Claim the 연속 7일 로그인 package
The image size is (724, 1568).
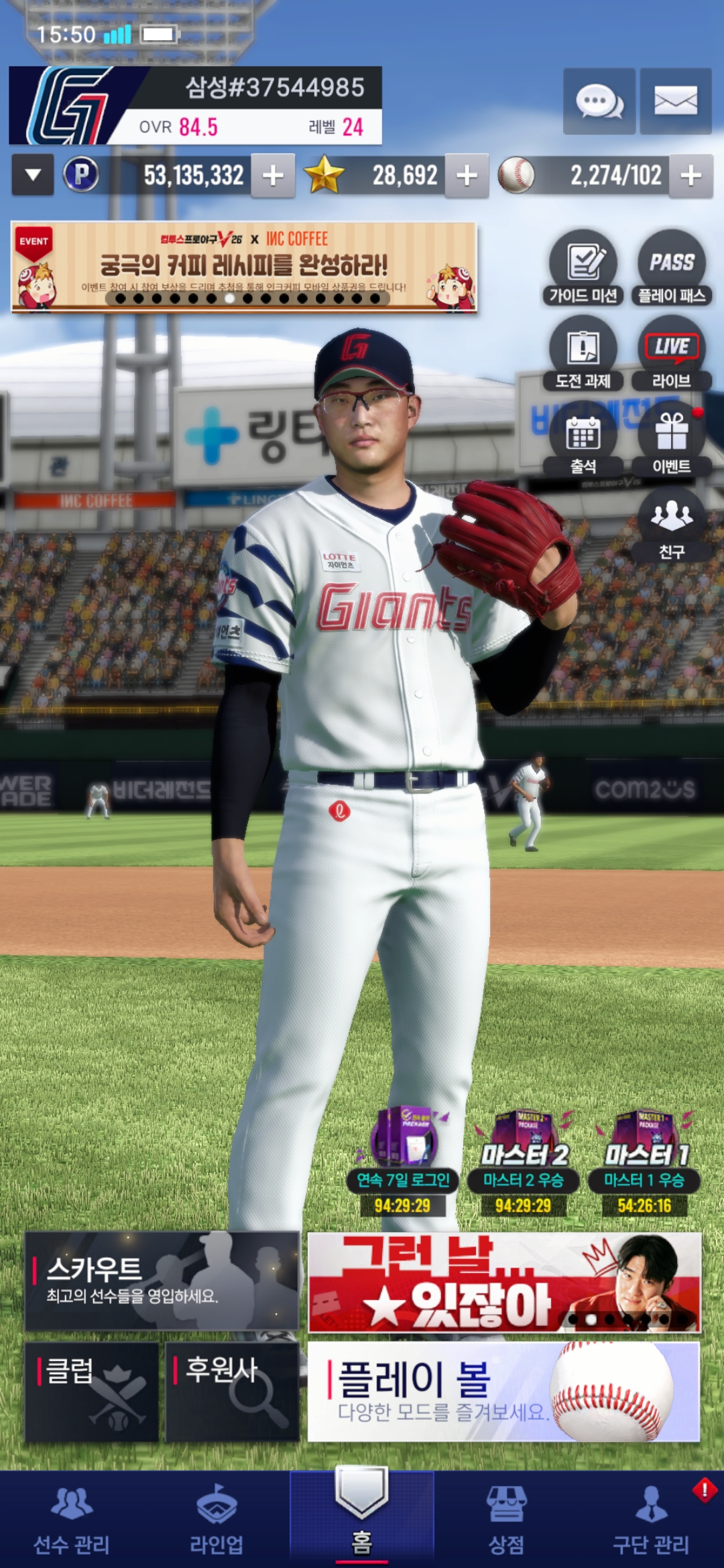pos(403,1161)
